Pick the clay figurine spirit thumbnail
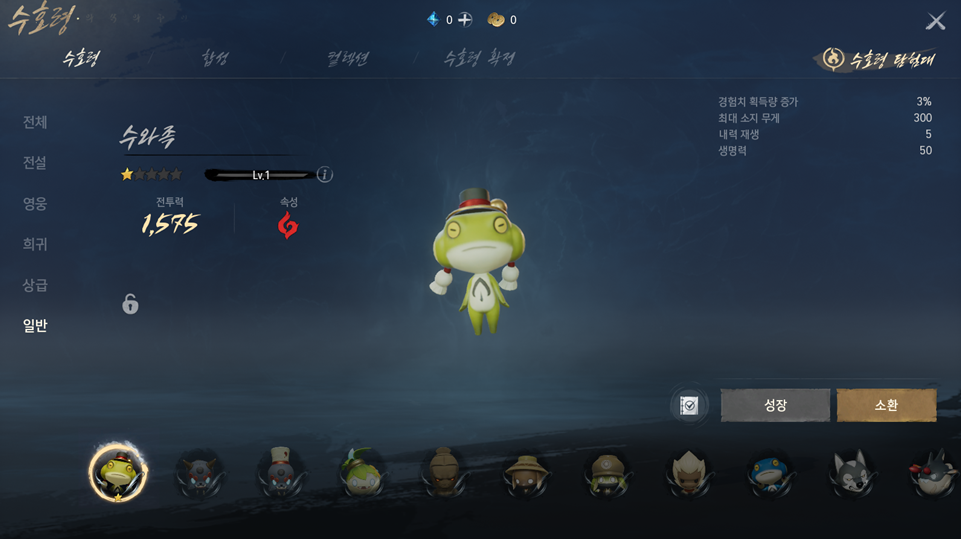Screen dimensions: 961x540 [444, 473]
